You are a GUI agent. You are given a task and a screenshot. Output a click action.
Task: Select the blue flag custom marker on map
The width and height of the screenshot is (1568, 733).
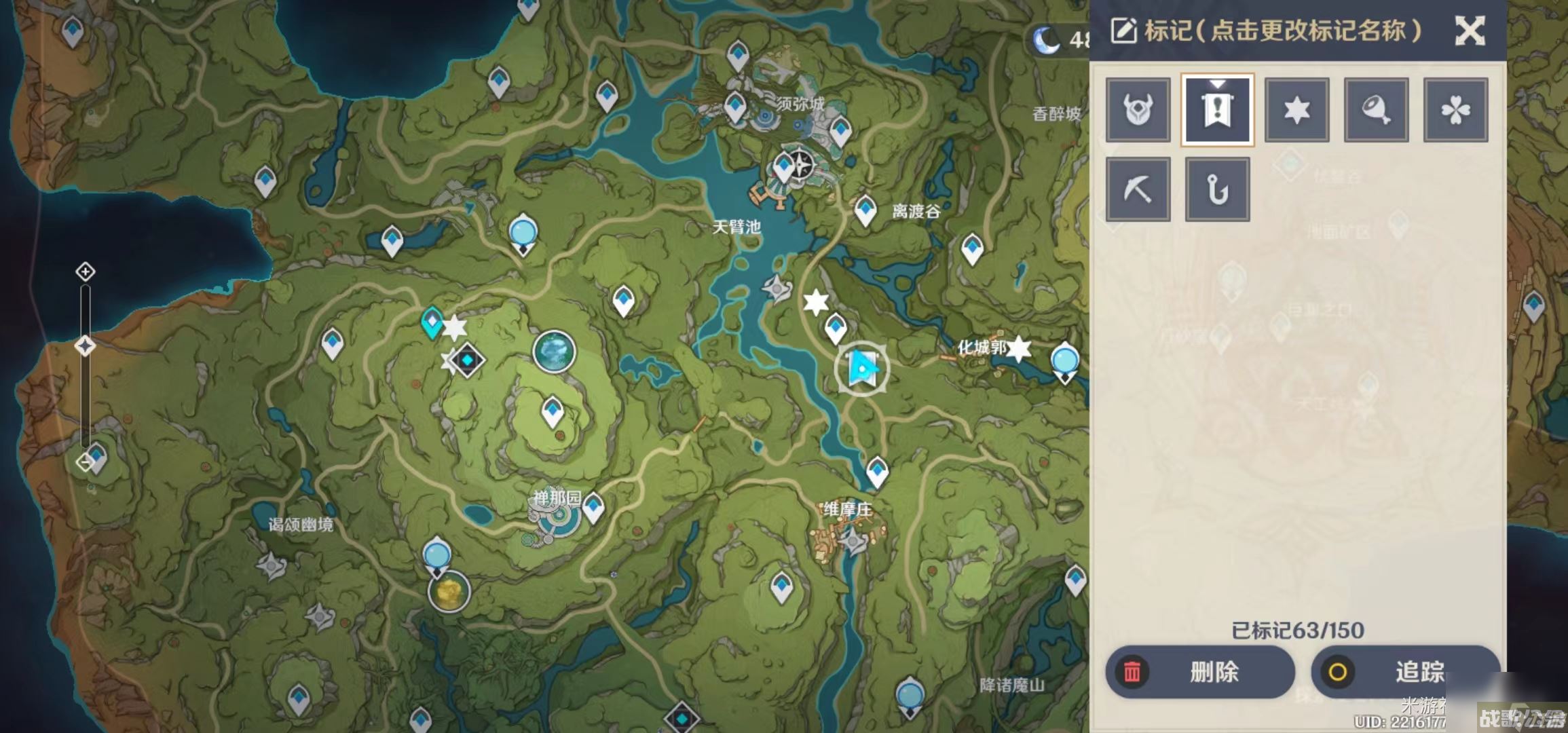click(x=861, y=369)
